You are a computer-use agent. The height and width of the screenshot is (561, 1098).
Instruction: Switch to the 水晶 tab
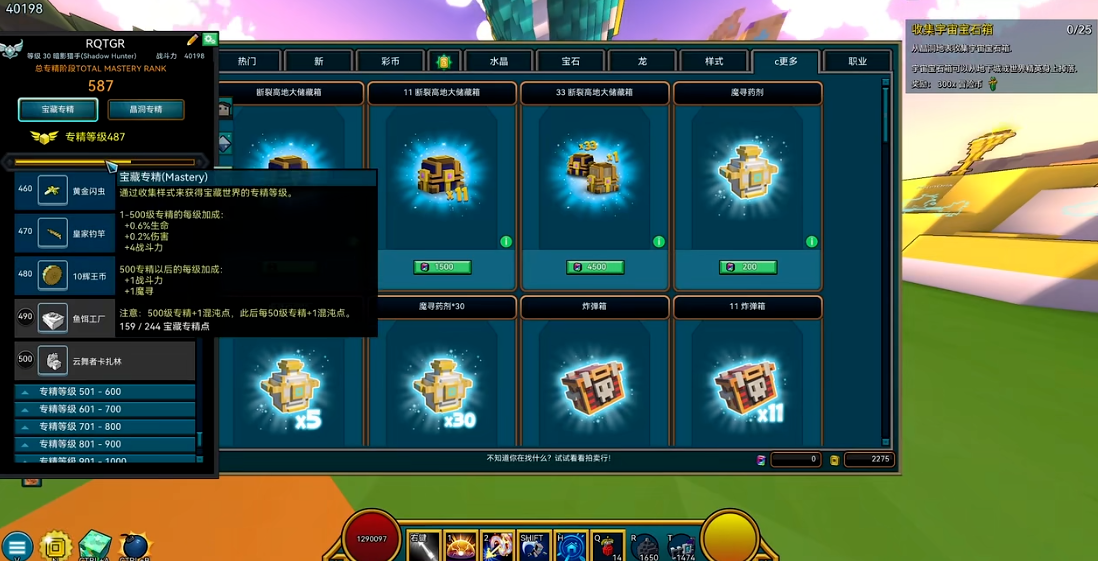coord(498,62)
